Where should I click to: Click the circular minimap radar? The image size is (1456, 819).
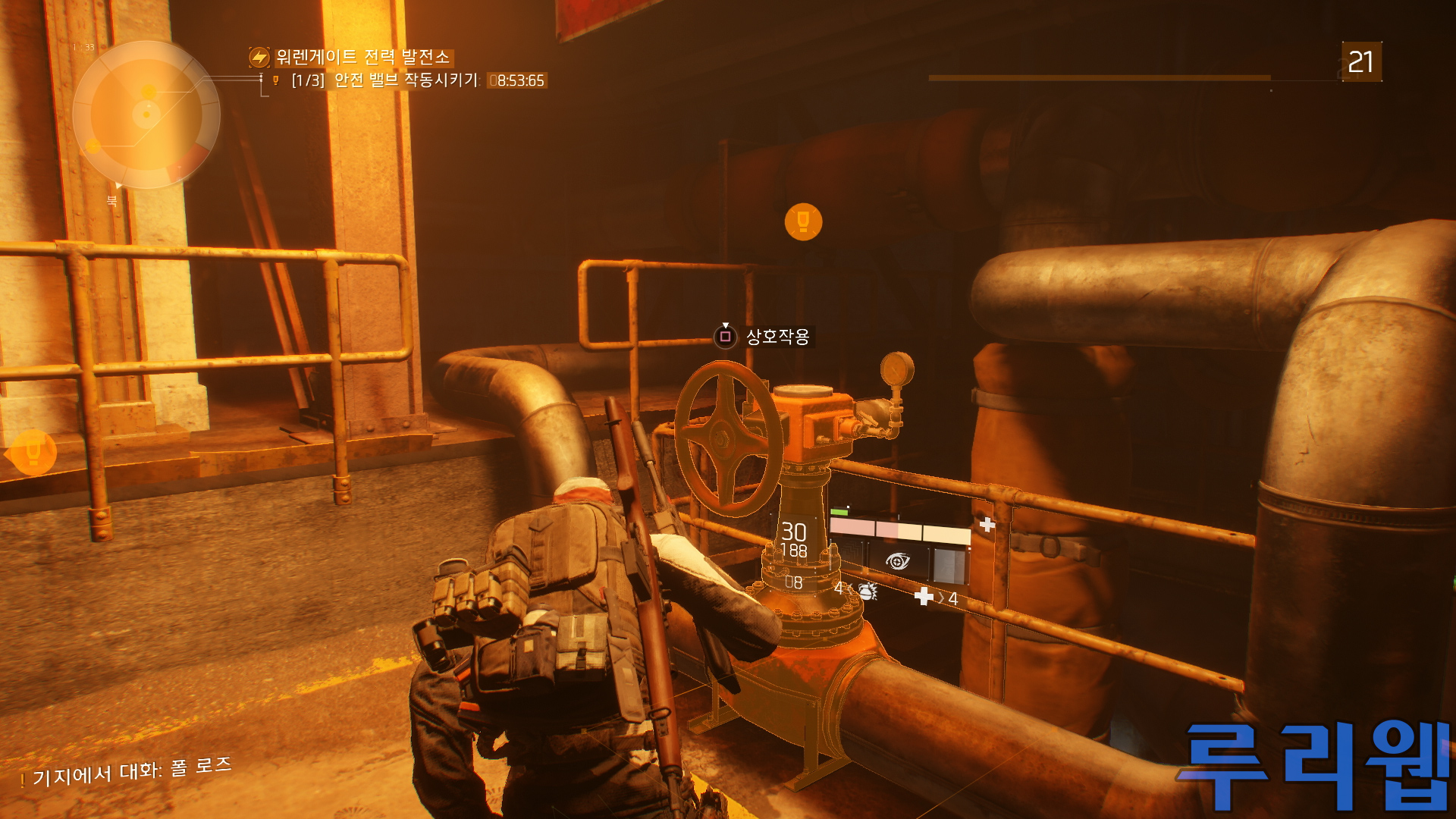pyautogui.click(x=146, y=115)
